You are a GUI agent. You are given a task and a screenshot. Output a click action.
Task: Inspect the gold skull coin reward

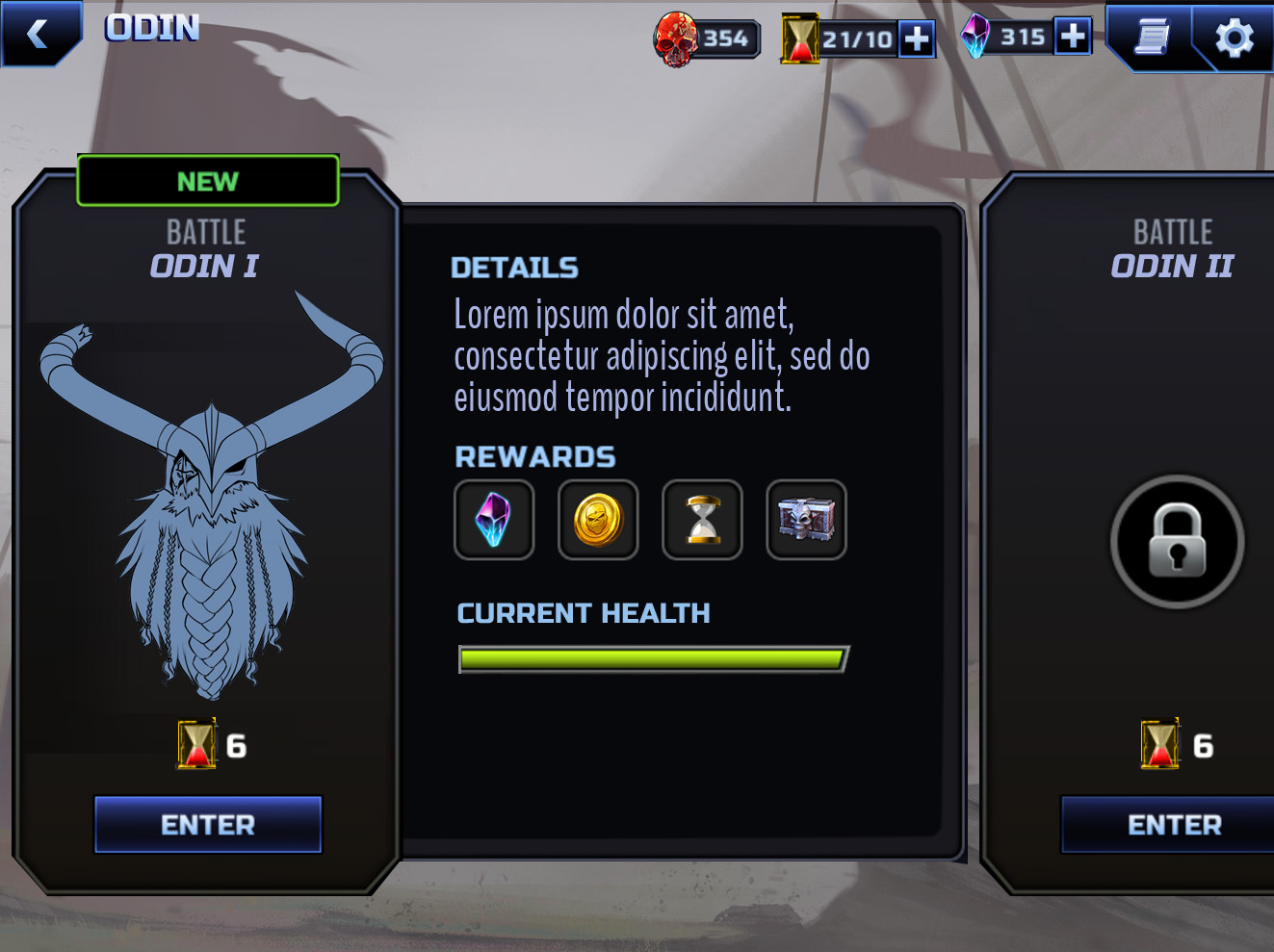tap(598, 520)
